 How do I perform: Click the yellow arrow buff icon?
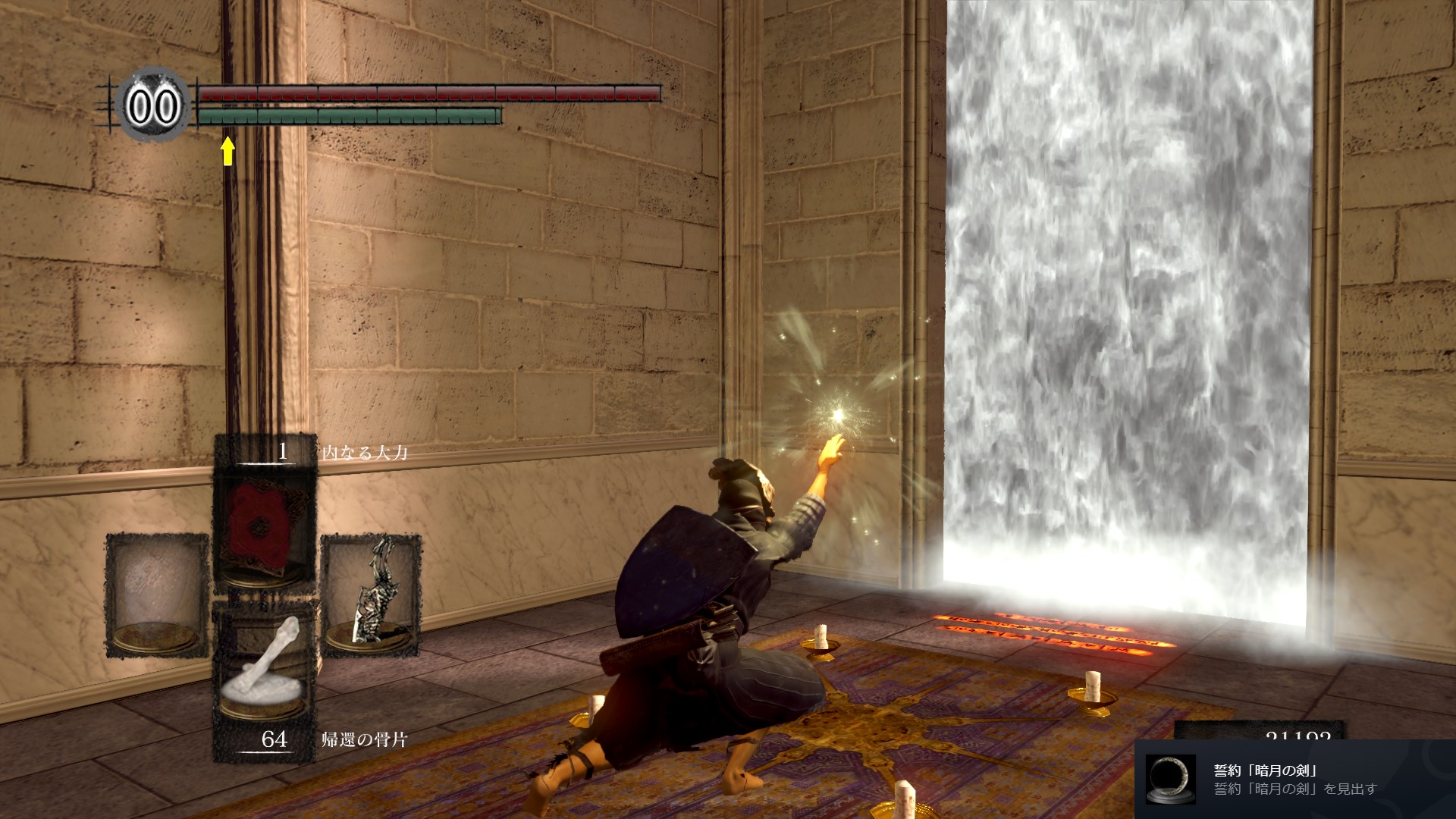click(x=227, y=150)
